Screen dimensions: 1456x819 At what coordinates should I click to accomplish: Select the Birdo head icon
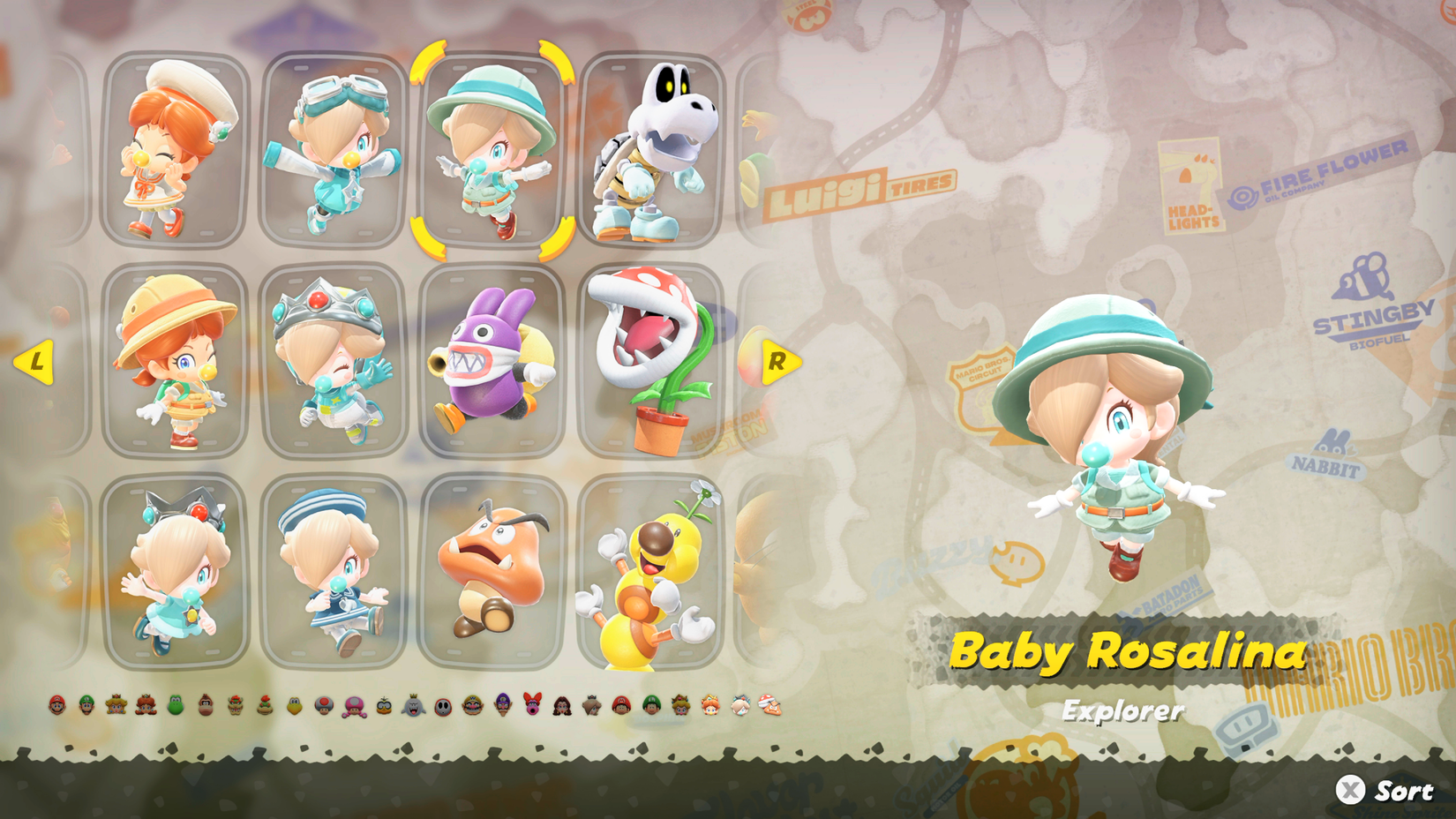tap(532, 706)
